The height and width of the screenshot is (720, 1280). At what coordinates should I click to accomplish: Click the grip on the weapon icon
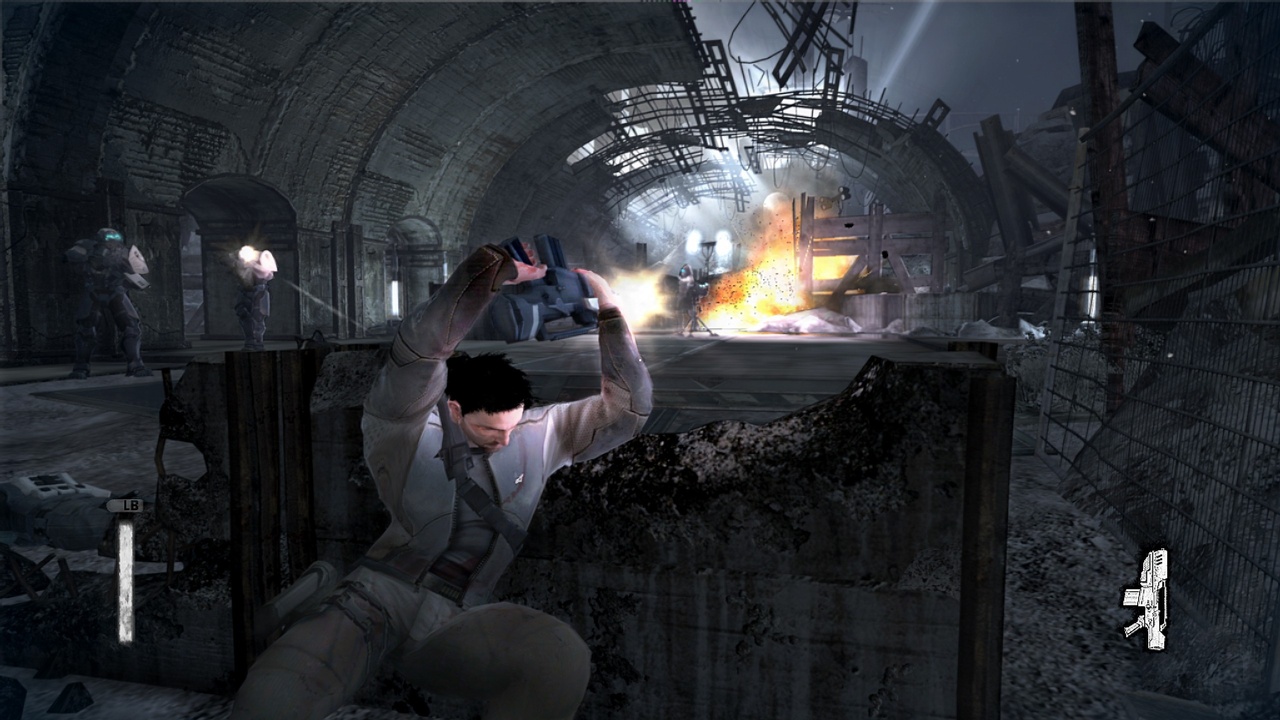pos(1133,627)
